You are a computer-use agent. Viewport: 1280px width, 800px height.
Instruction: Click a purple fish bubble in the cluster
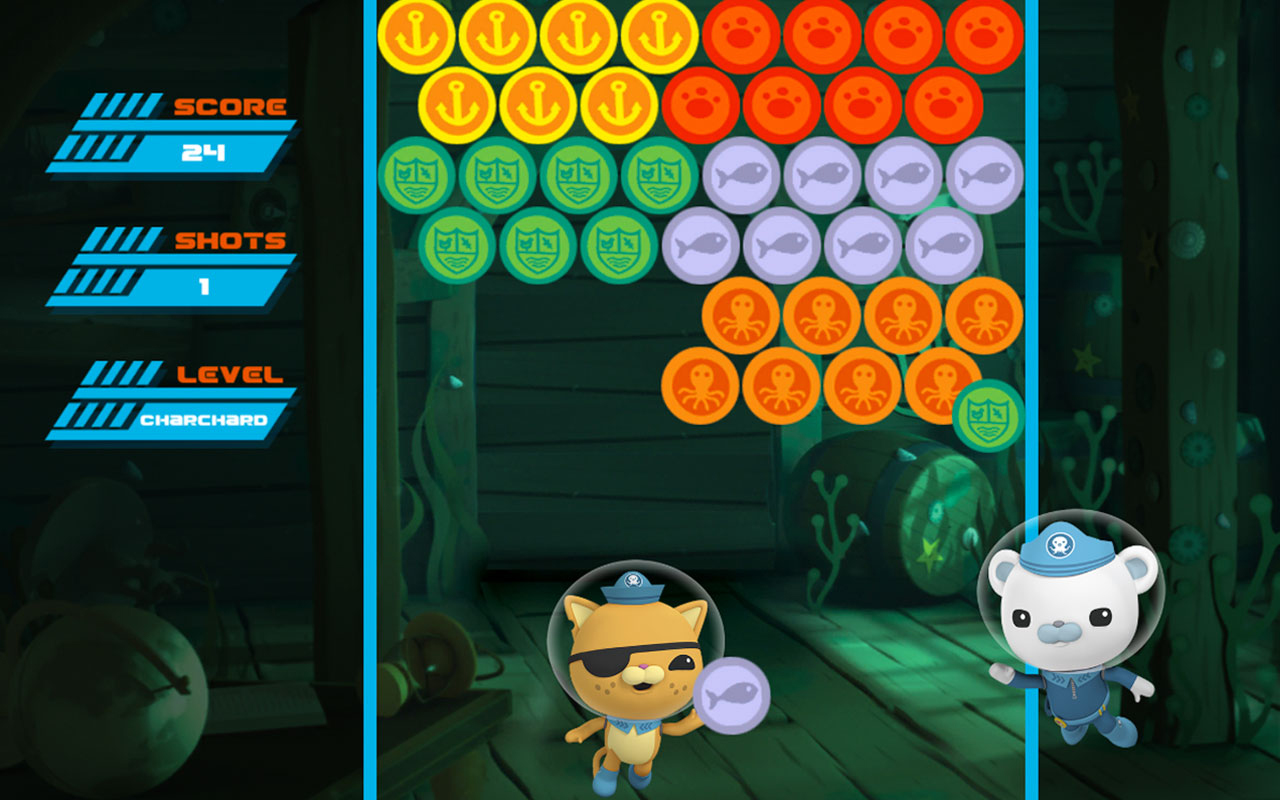[x=741, y=176]
